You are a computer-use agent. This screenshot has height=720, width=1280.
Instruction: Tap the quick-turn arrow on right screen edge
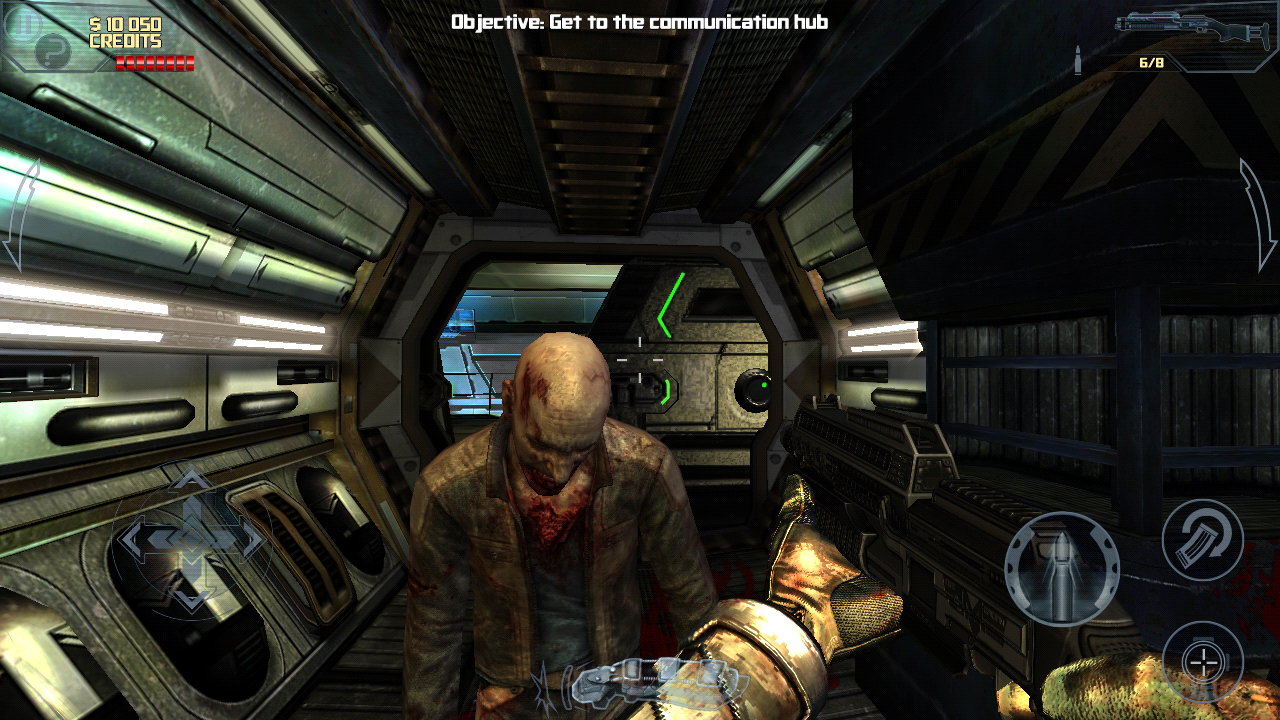coord(1258,215)
